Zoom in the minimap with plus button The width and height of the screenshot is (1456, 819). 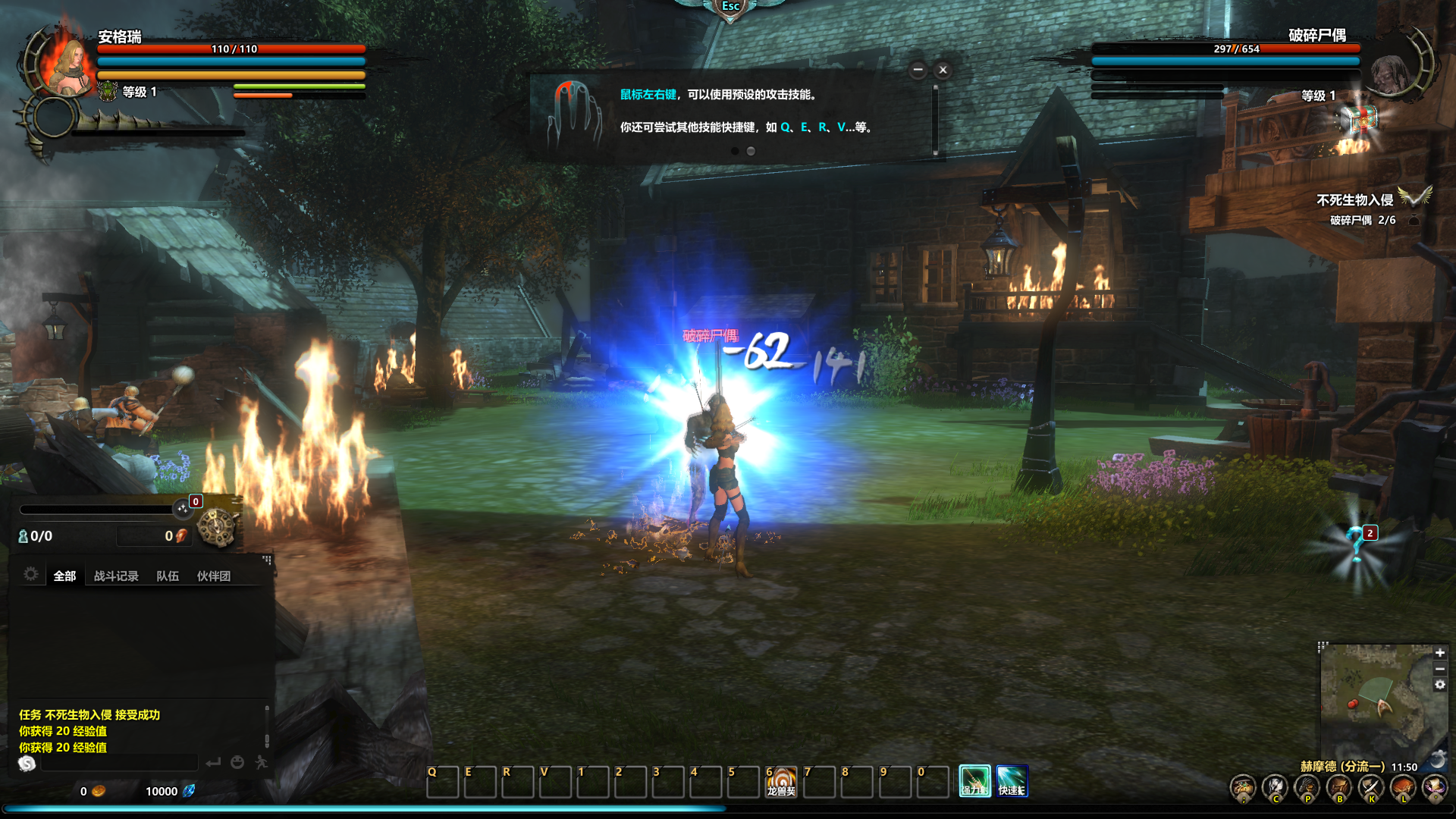[x=1439, y=653]
